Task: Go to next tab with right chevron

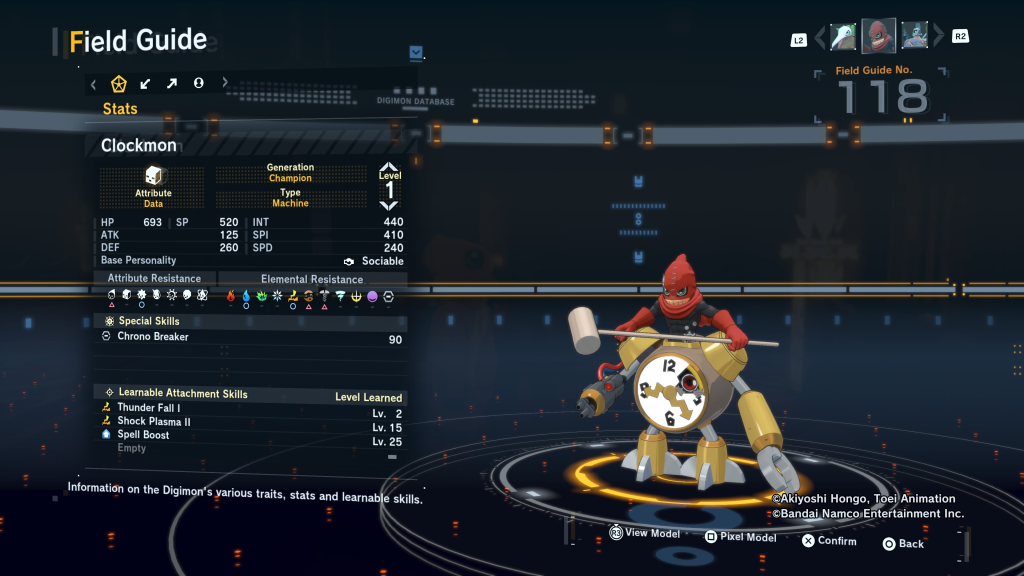Action: [x=224, y=83]
